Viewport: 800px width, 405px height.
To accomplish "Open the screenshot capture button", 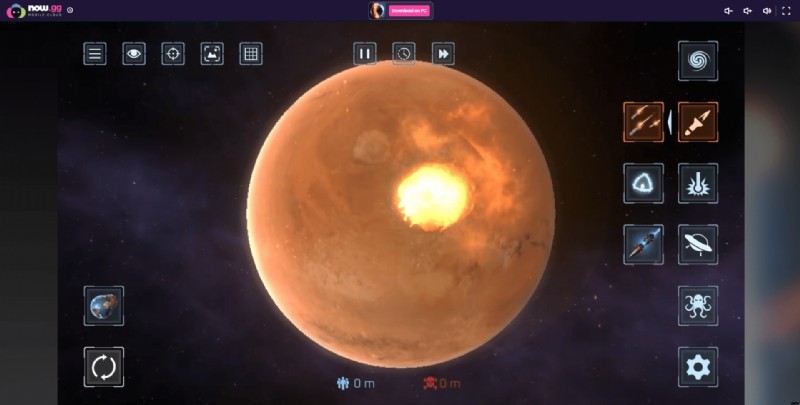I will pos(212,54).
